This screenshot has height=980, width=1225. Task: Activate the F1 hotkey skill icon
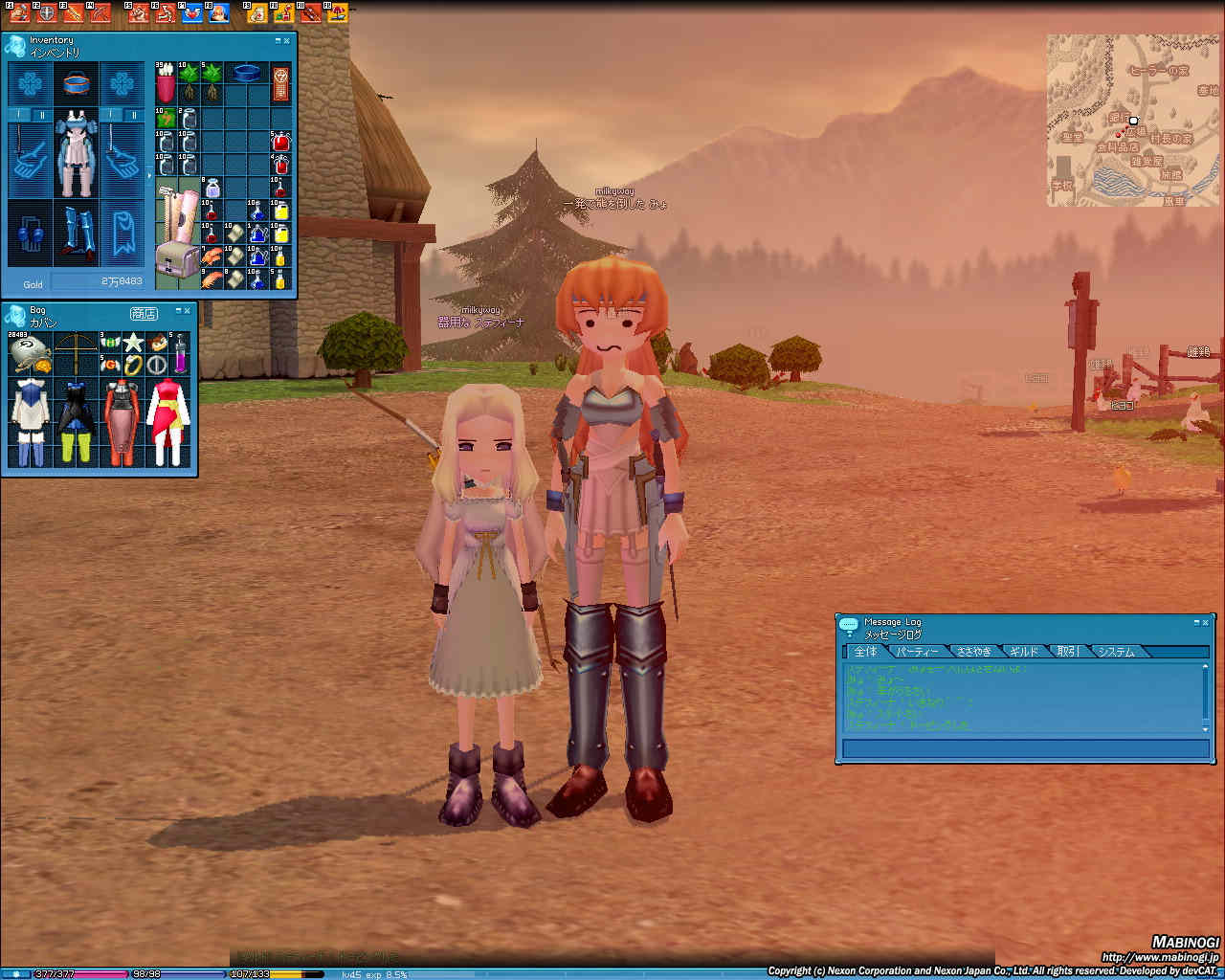click(x=19, y=12)
